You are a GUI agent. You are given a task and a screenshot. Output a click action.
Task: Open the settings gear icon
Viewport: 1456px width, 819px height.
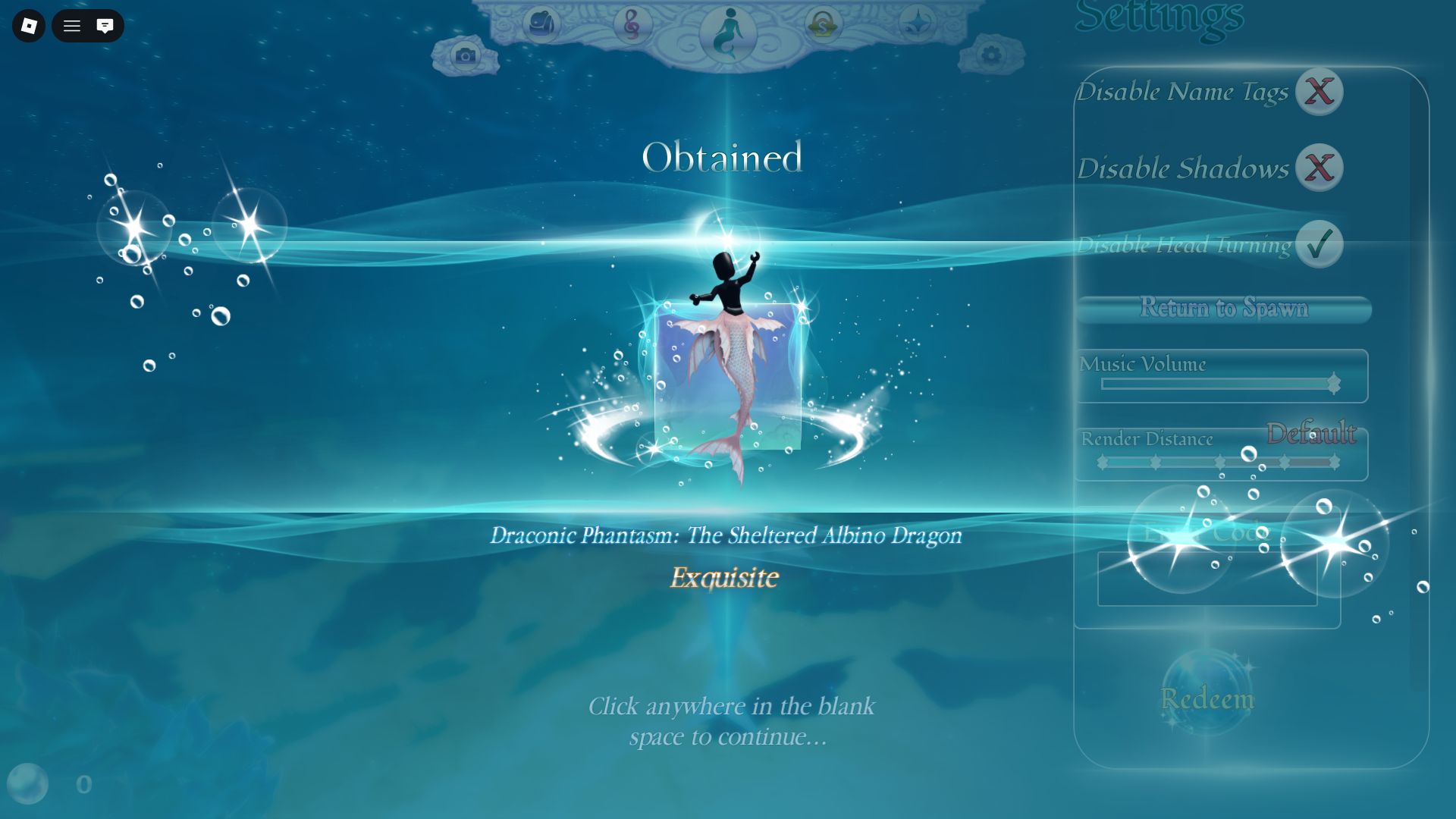click(x=990, y=55)
